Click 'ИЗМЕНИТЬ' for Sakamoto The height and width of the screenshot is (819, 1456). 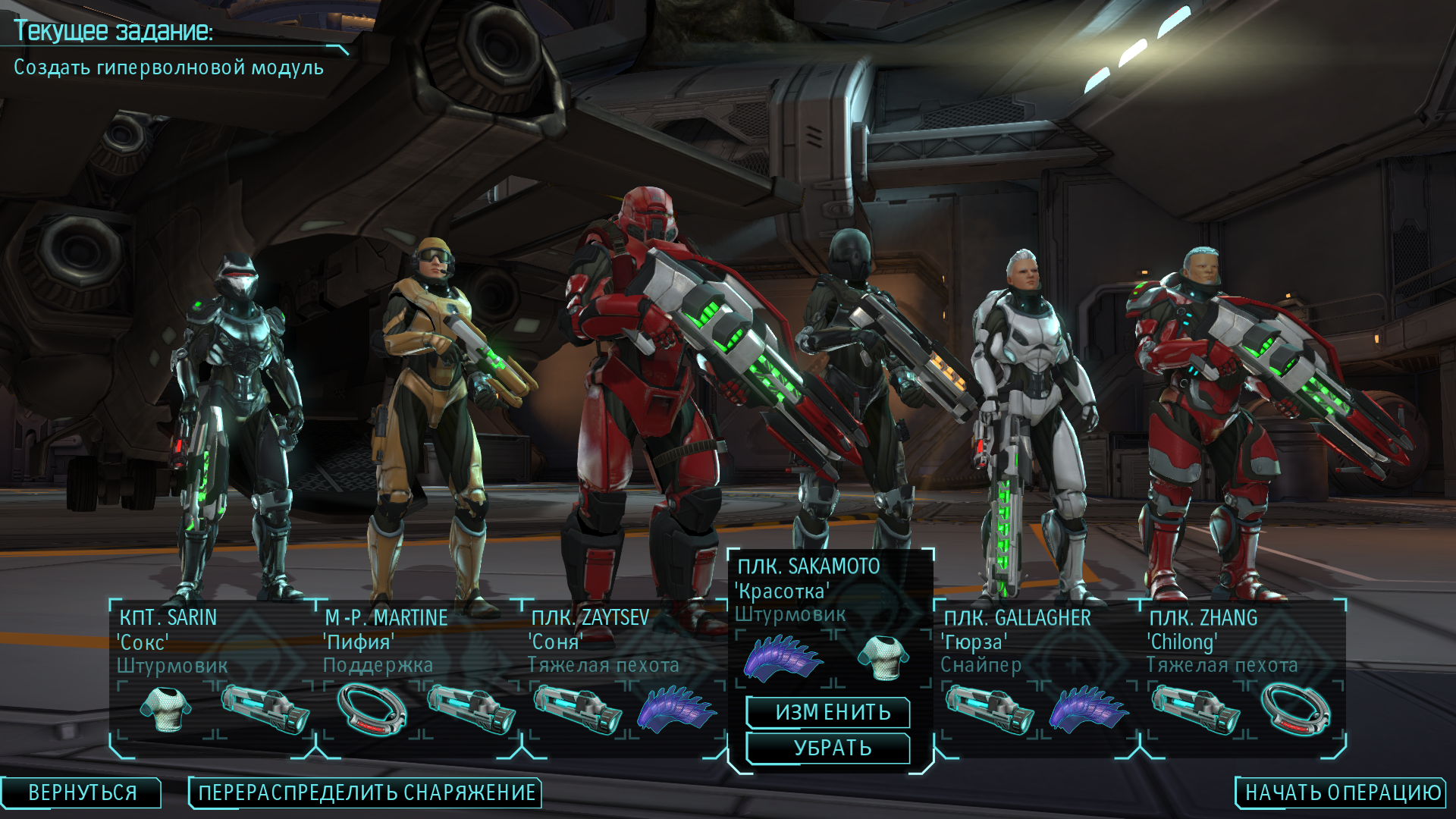click(832, 712)
